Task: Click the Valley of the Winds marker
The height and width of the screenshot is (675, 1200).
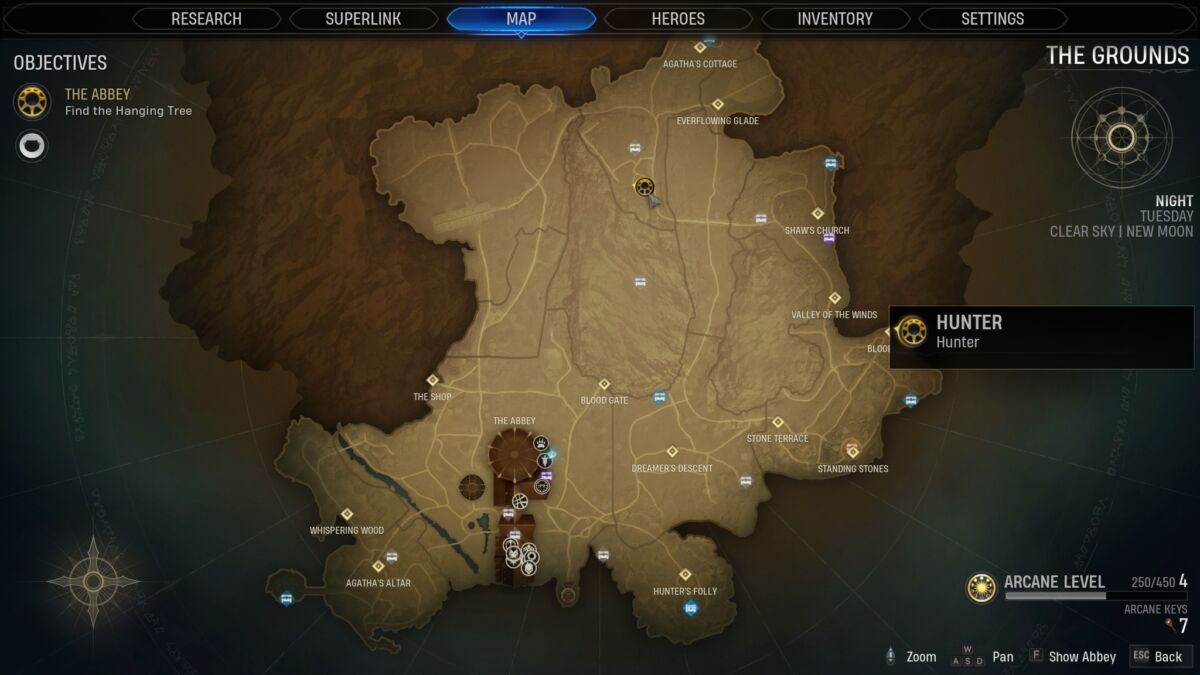Action: pyautogui.click(x=834, y=298)
